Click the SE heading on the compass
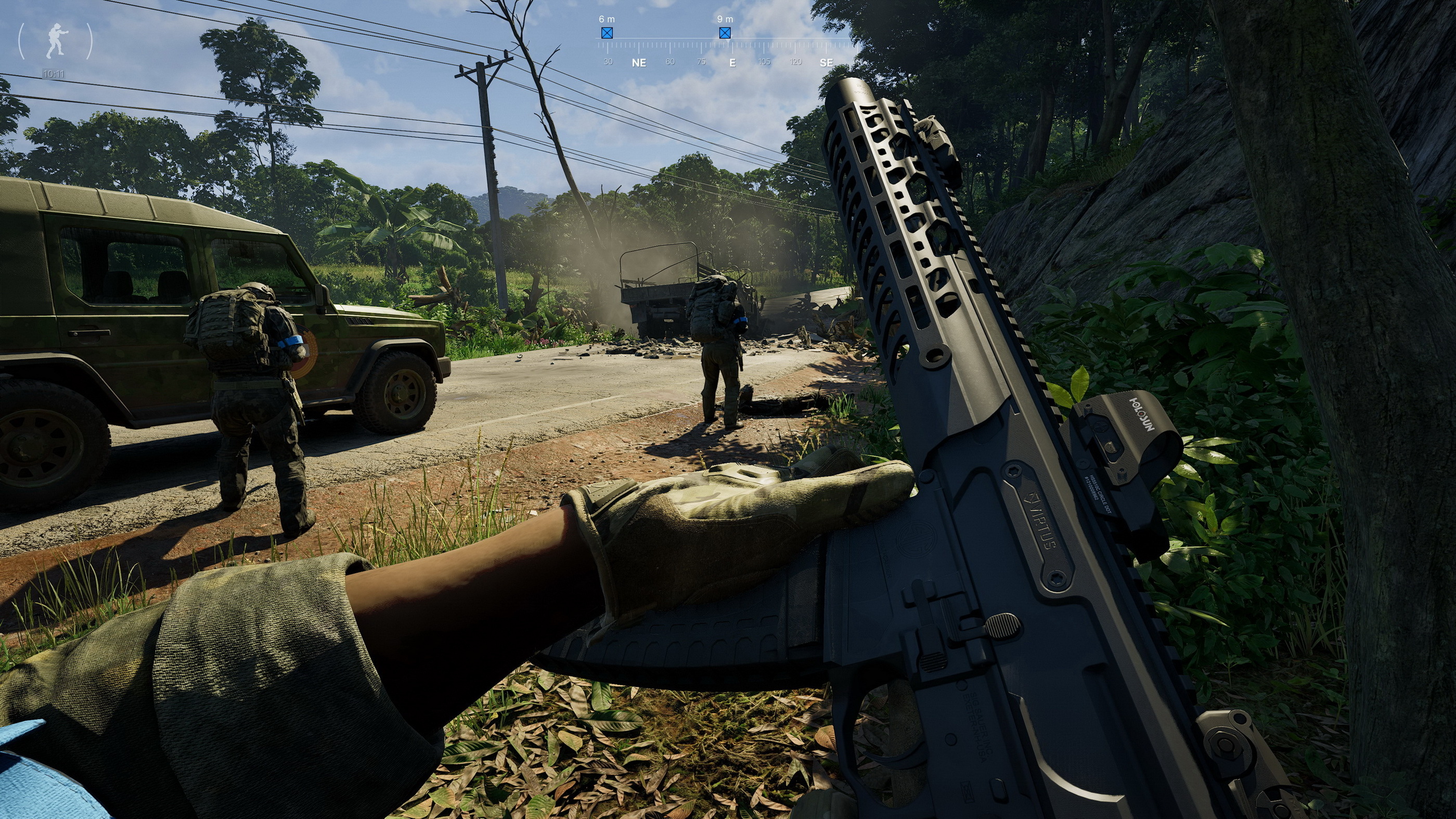This screenshot has width=1456, height=819. point(826,63)
